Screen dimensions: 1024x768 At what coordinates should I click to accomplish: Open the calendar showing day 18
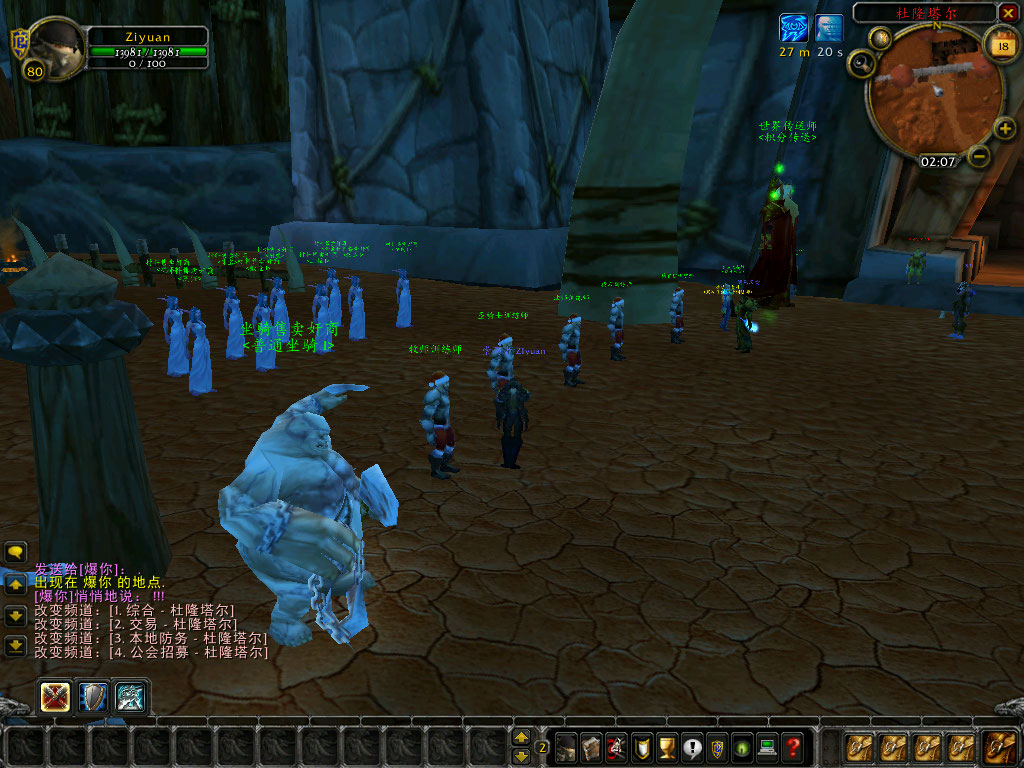1000,44
